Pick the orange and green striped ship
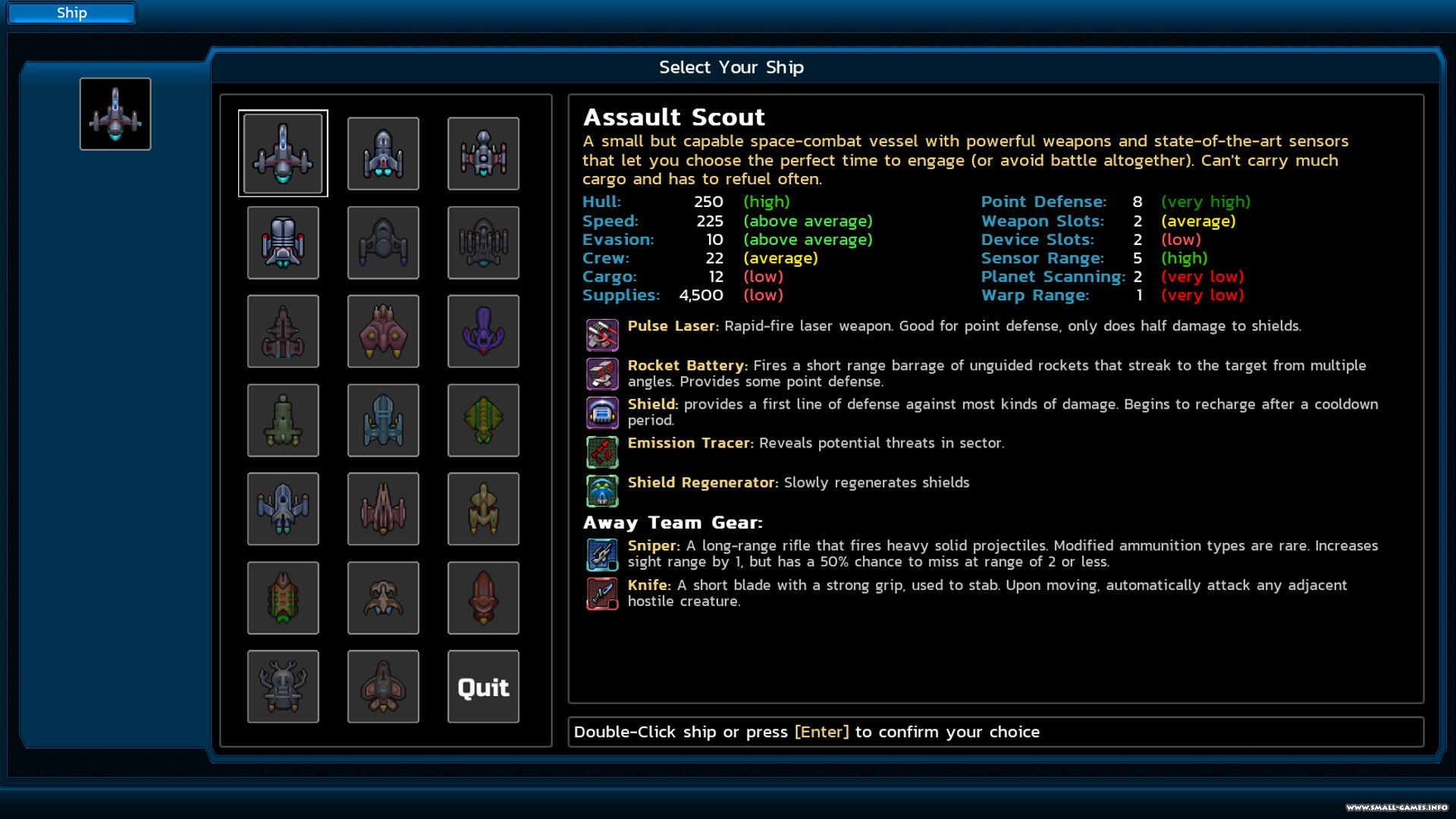The height and width of the screenshot is (819, 1456). point(283,598)
